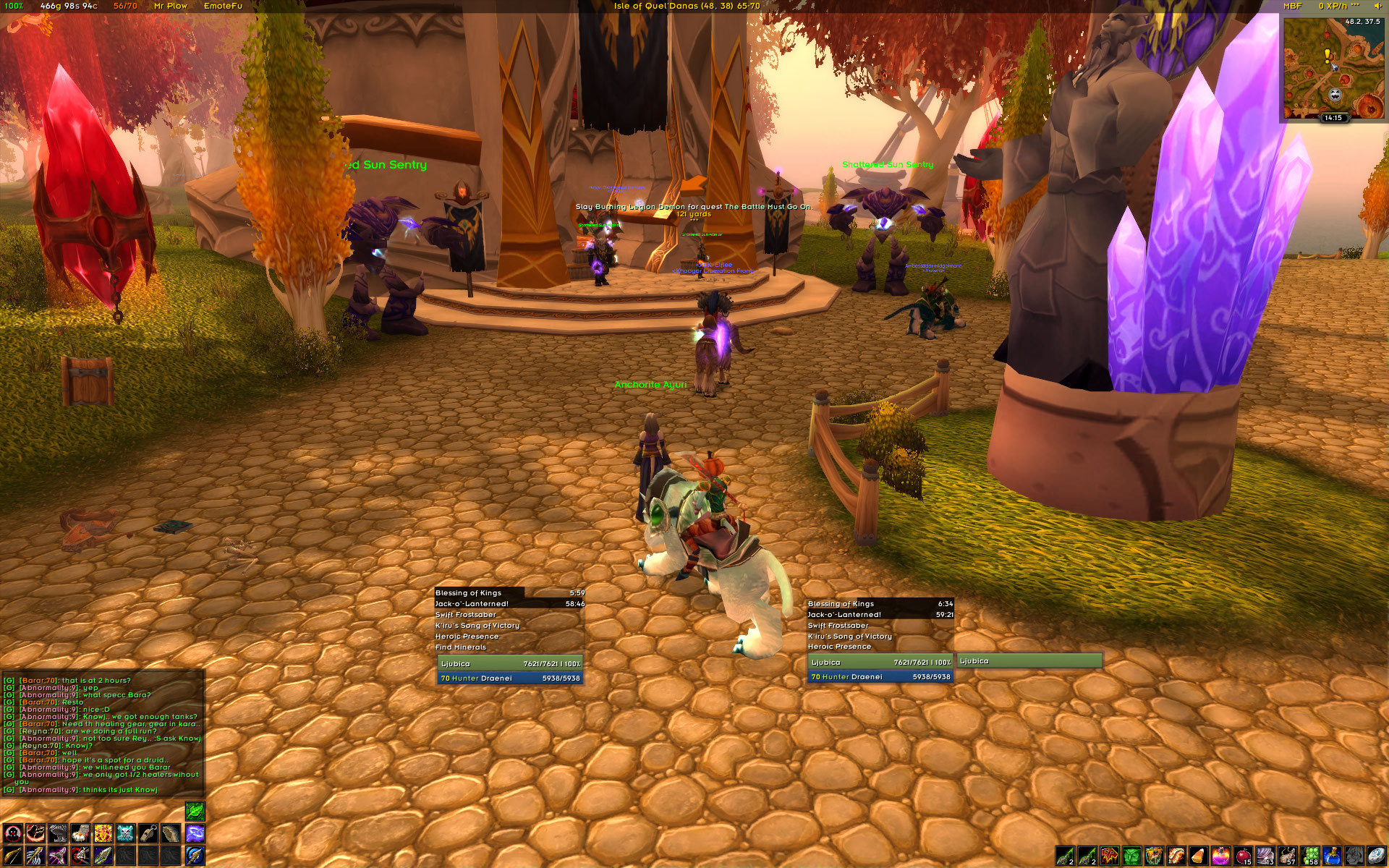Click the clock showing 14:15

pyautogui.click(x=1333, y=117)
